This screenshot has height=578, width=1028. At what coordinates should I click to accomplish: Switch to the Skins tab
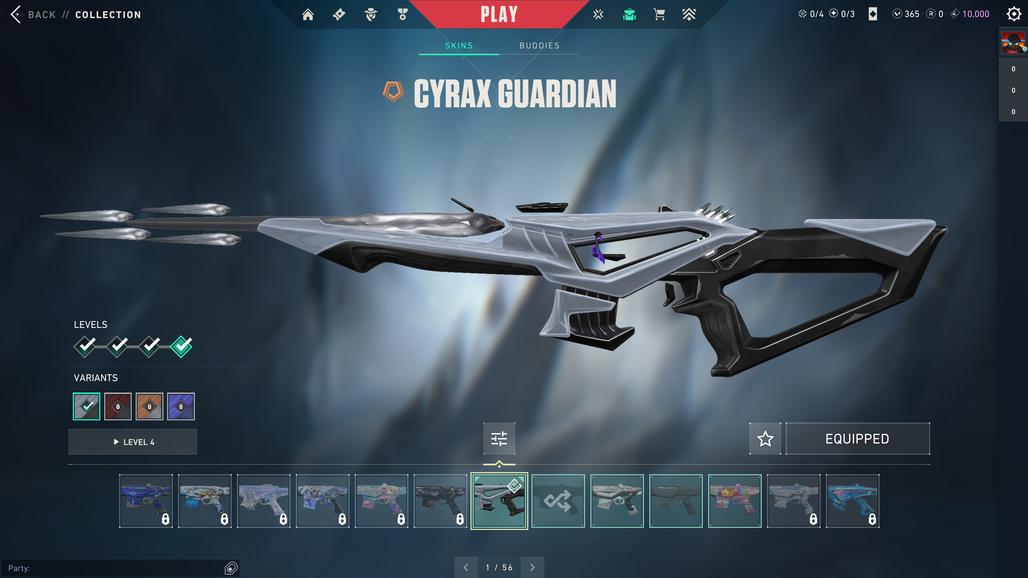click(459, 46)
